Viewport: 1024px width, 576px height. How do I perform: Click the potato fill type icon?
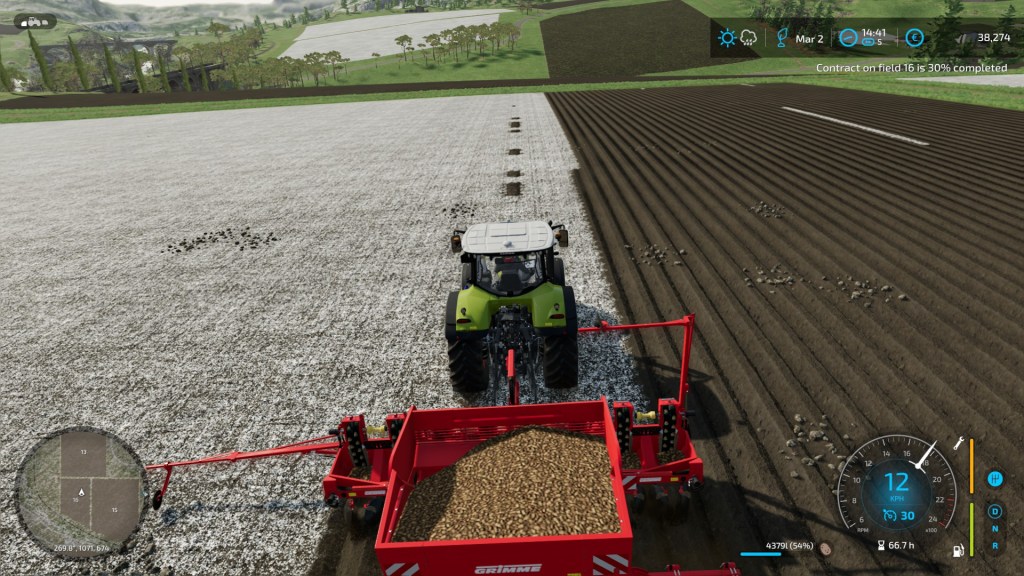pyautogui.click(x=825, y=549)
